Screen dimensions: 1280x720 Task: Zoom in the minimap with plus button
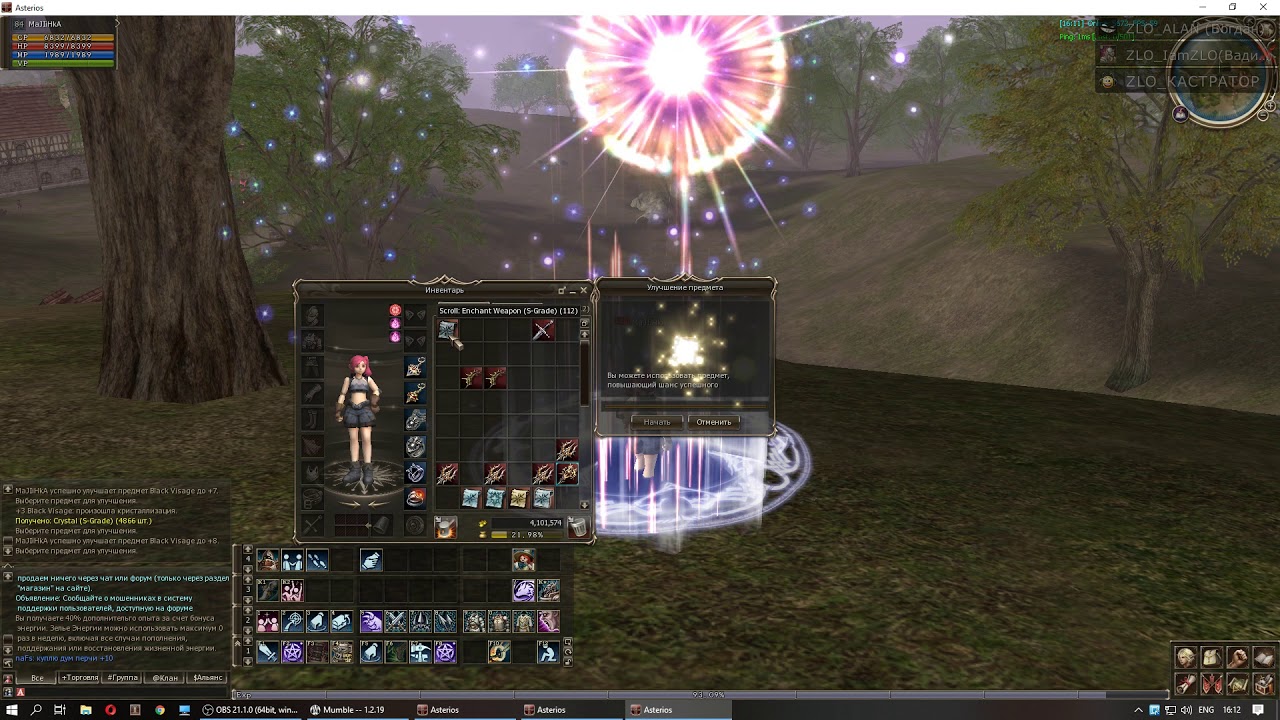(x=1270, y=104)
